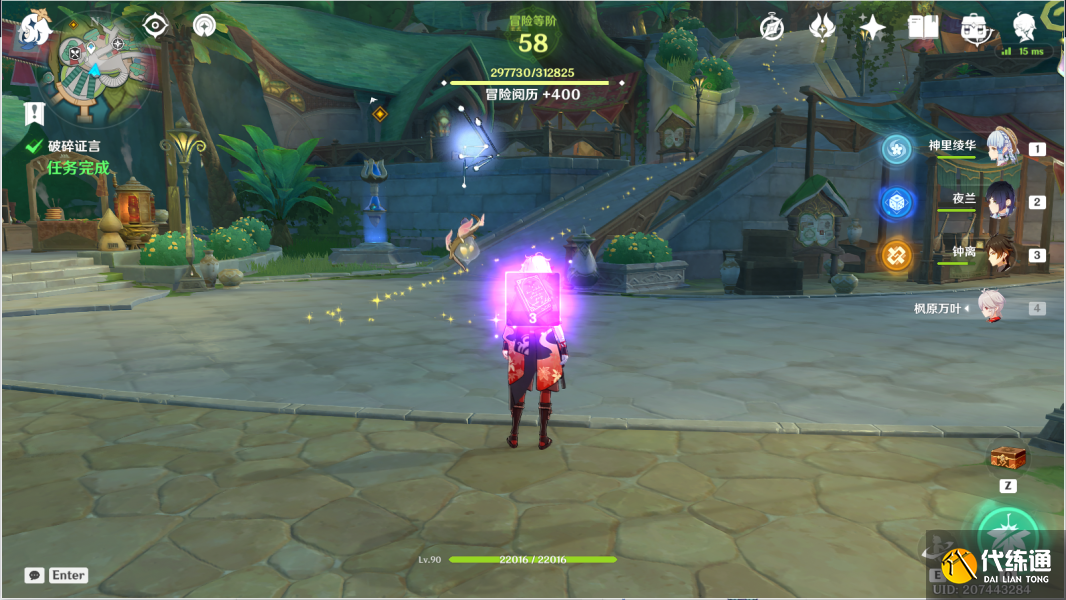The width and height of the screenshot is (1066, 600).
Task: Open the Adventurer Handbook book icon
Action: click(922, 28)
